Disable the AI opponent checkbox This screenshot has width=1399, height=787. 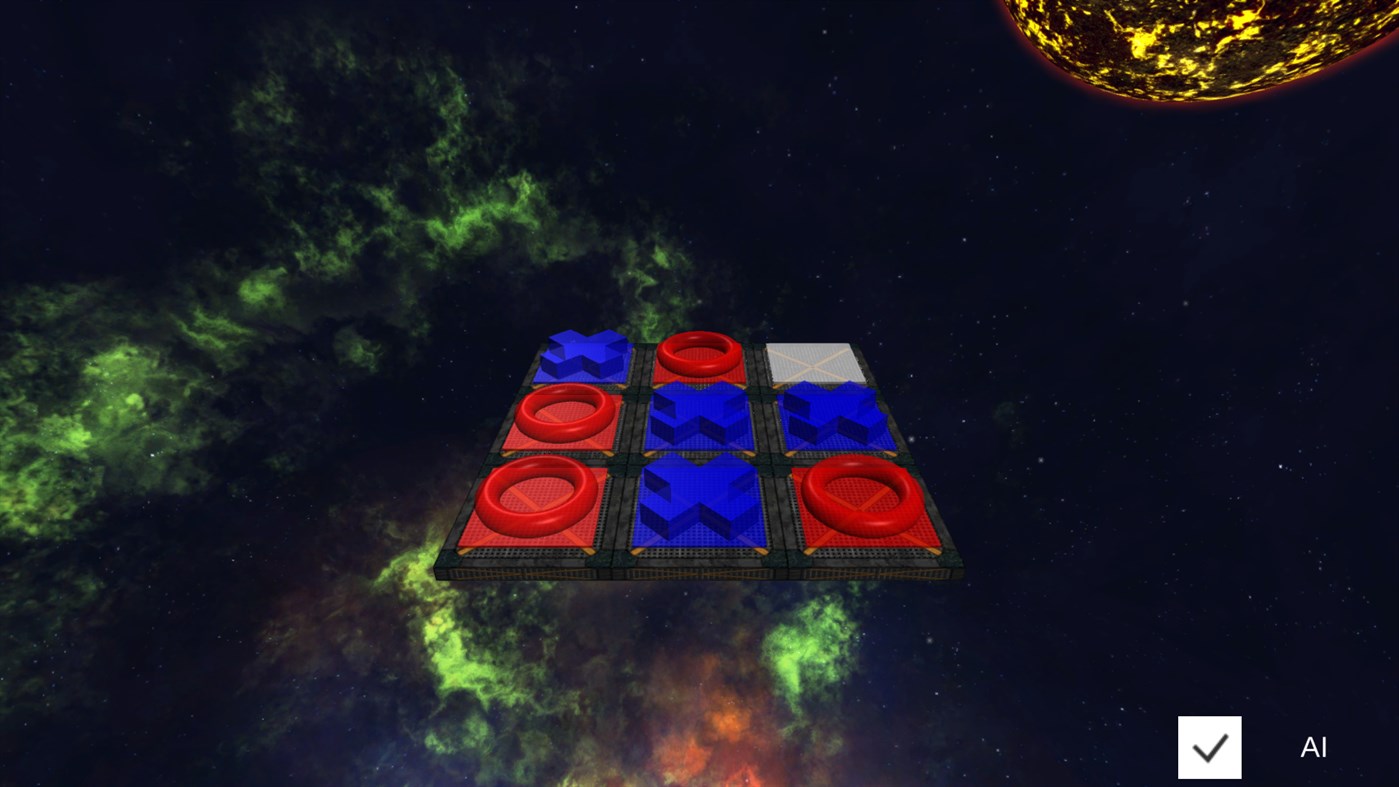click(1209, 746)
